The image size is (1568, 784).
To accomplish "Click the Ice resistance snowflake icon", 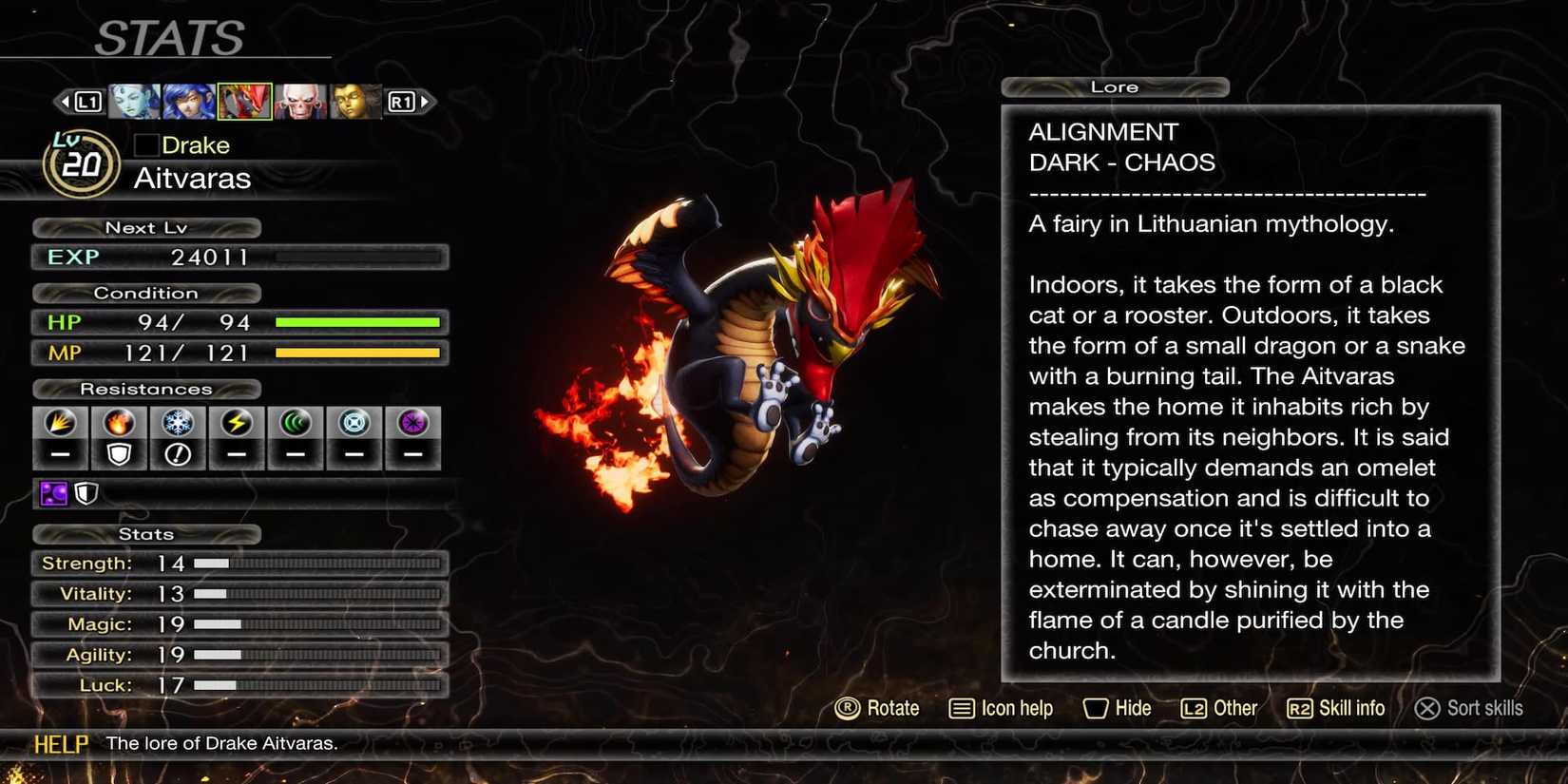I will tap(178, 423).
